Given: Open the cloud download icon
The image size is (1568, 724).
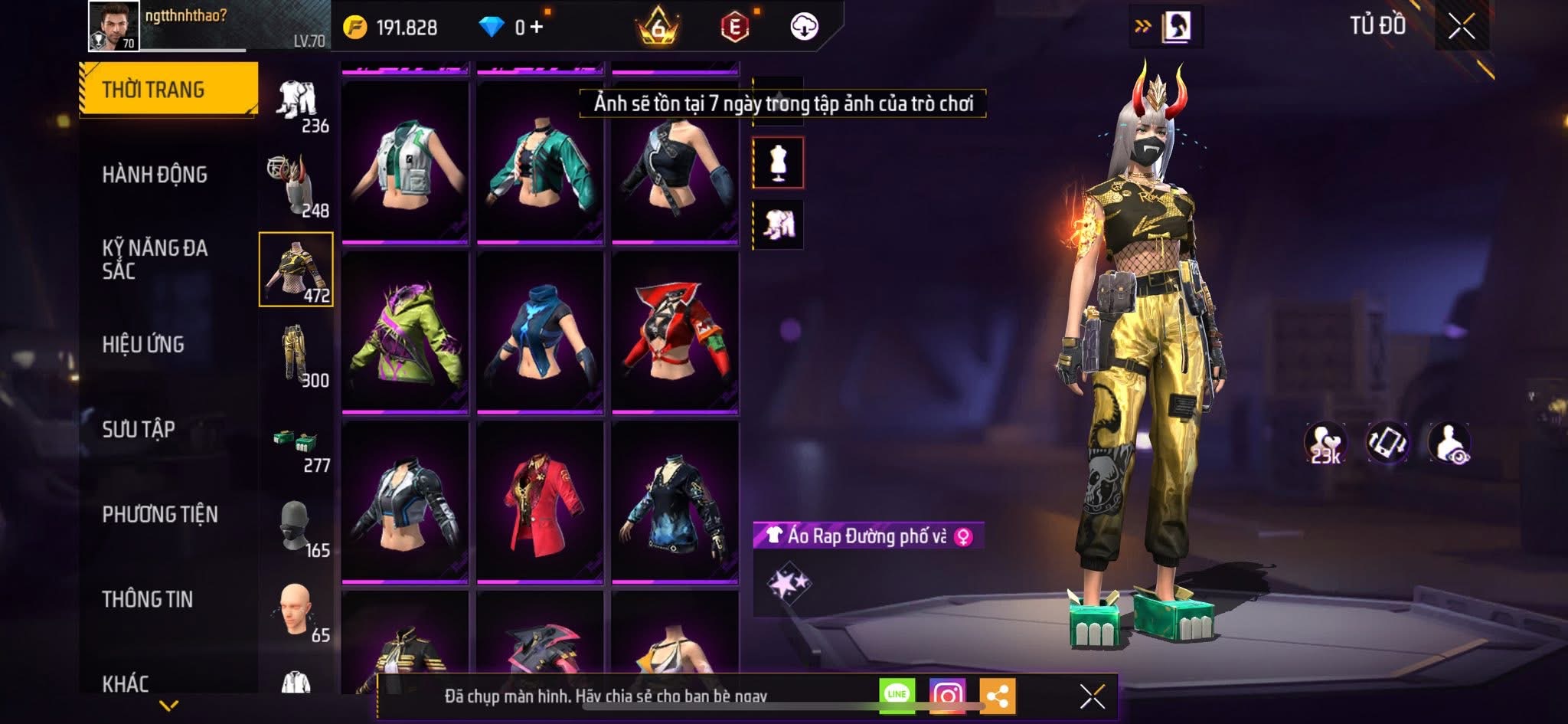Looking at the screenshot, I should pyautogui.click(x=804, y=27).
